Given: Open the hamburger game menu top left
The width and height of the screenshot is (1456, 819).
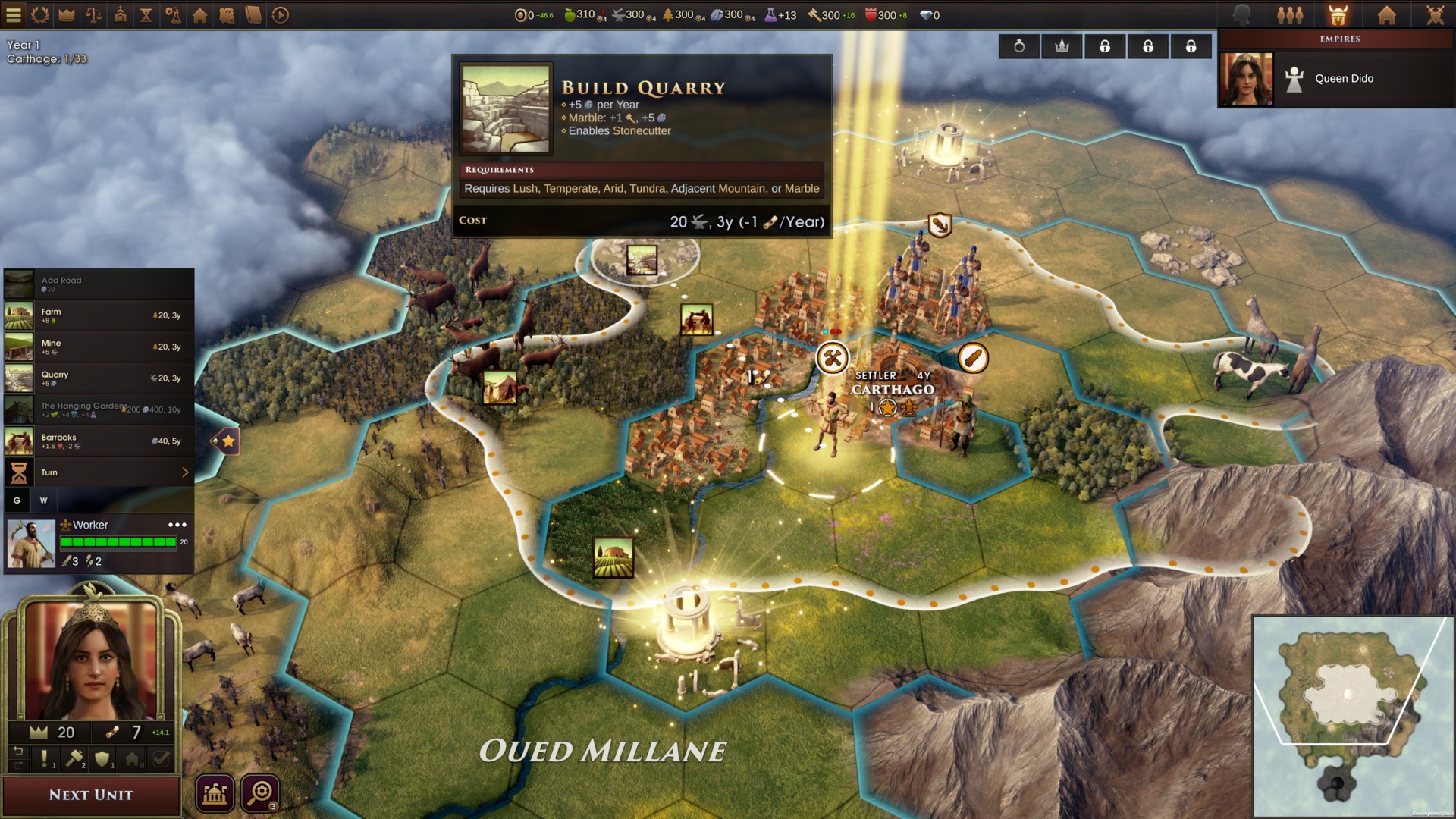Looking at the screenshot, I should [x=13, y=13].
